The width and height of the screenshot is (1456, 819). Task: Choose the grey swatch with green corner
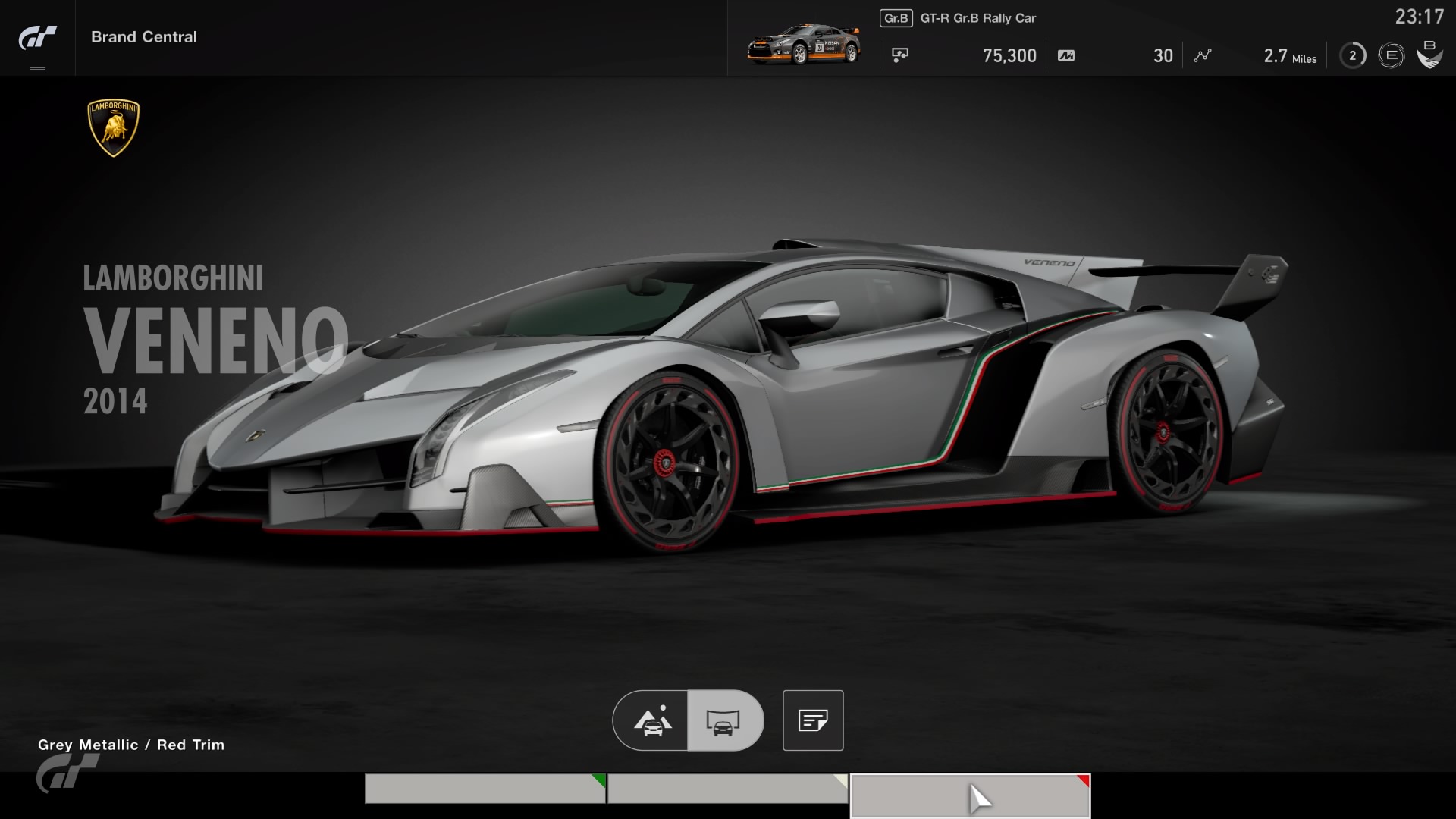[x=485, y=789]
